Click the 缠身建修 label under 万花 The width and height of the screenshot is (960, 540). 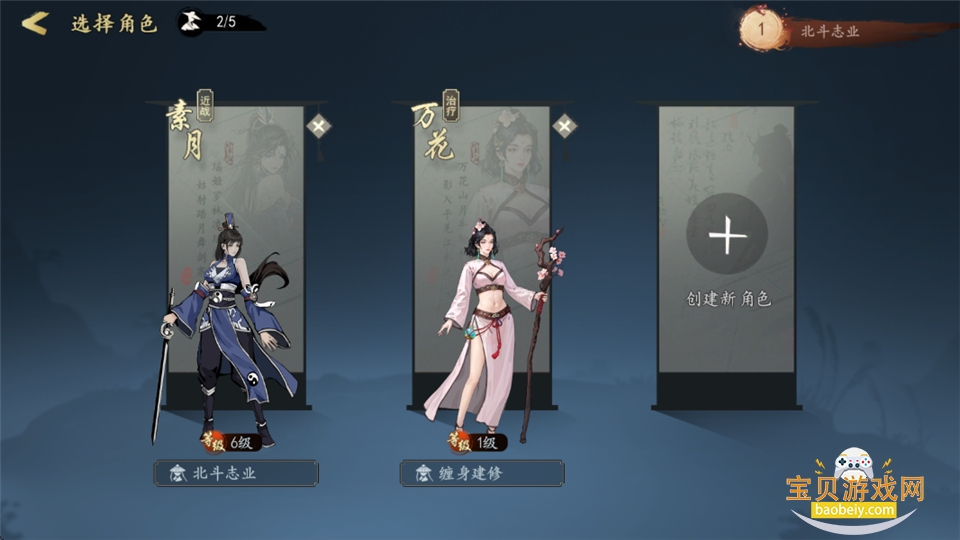482,473
